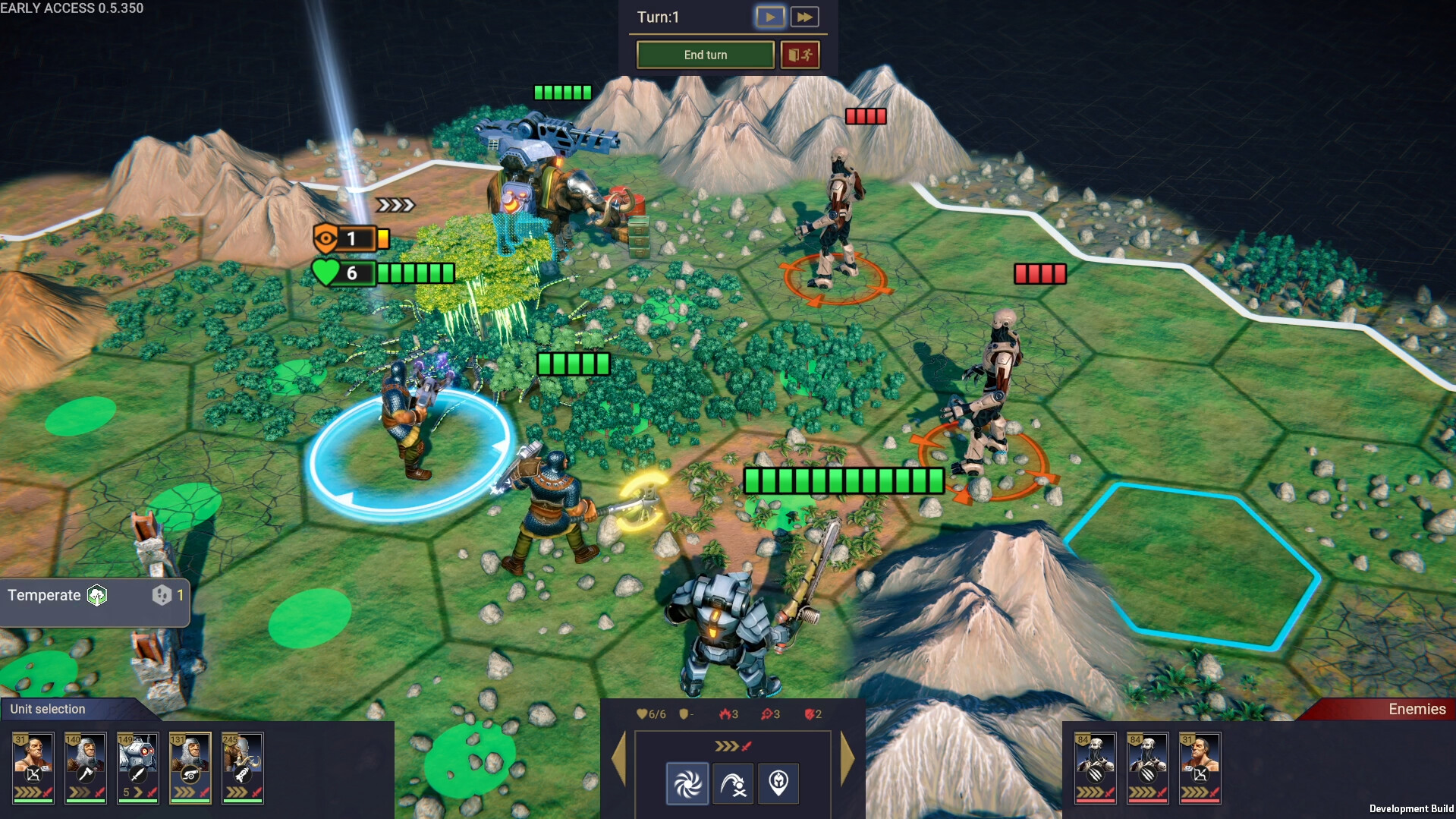
Task: Click the red retreat button
Action: (800, 55)
